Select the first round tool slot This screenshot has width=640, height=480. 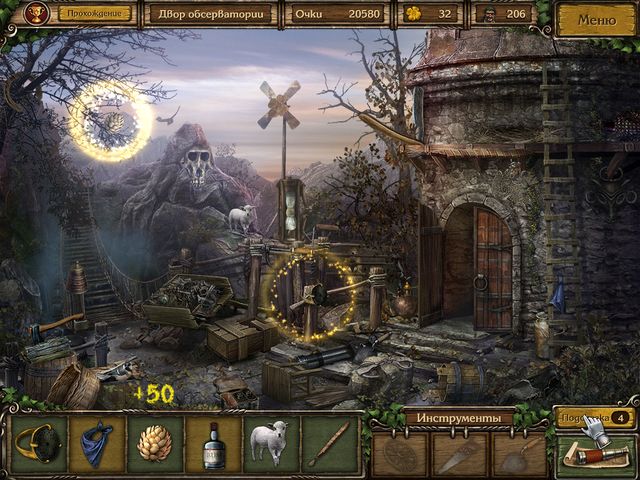401,455
